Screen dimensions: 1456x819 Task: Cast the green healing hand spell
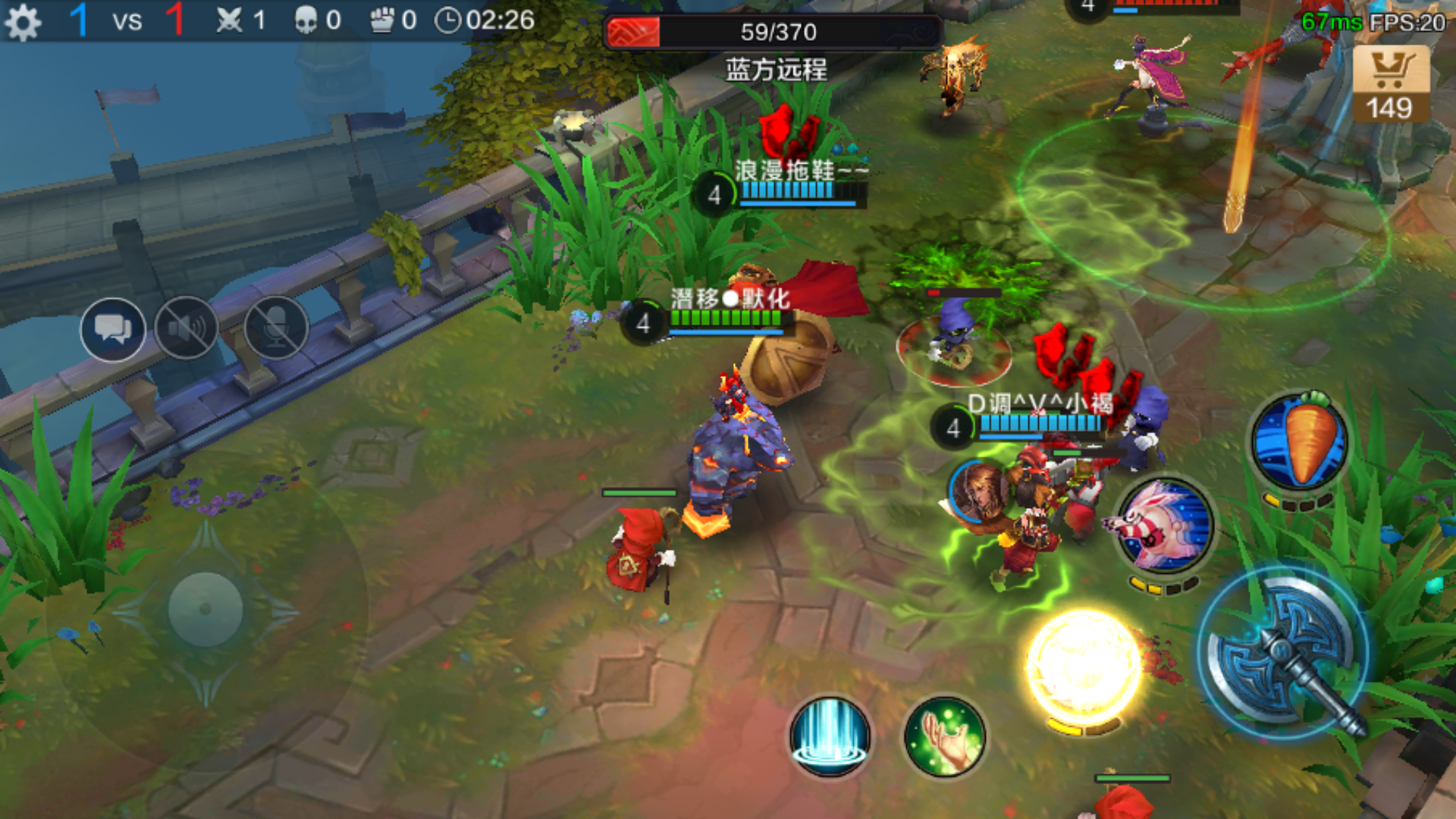(945, 736)
